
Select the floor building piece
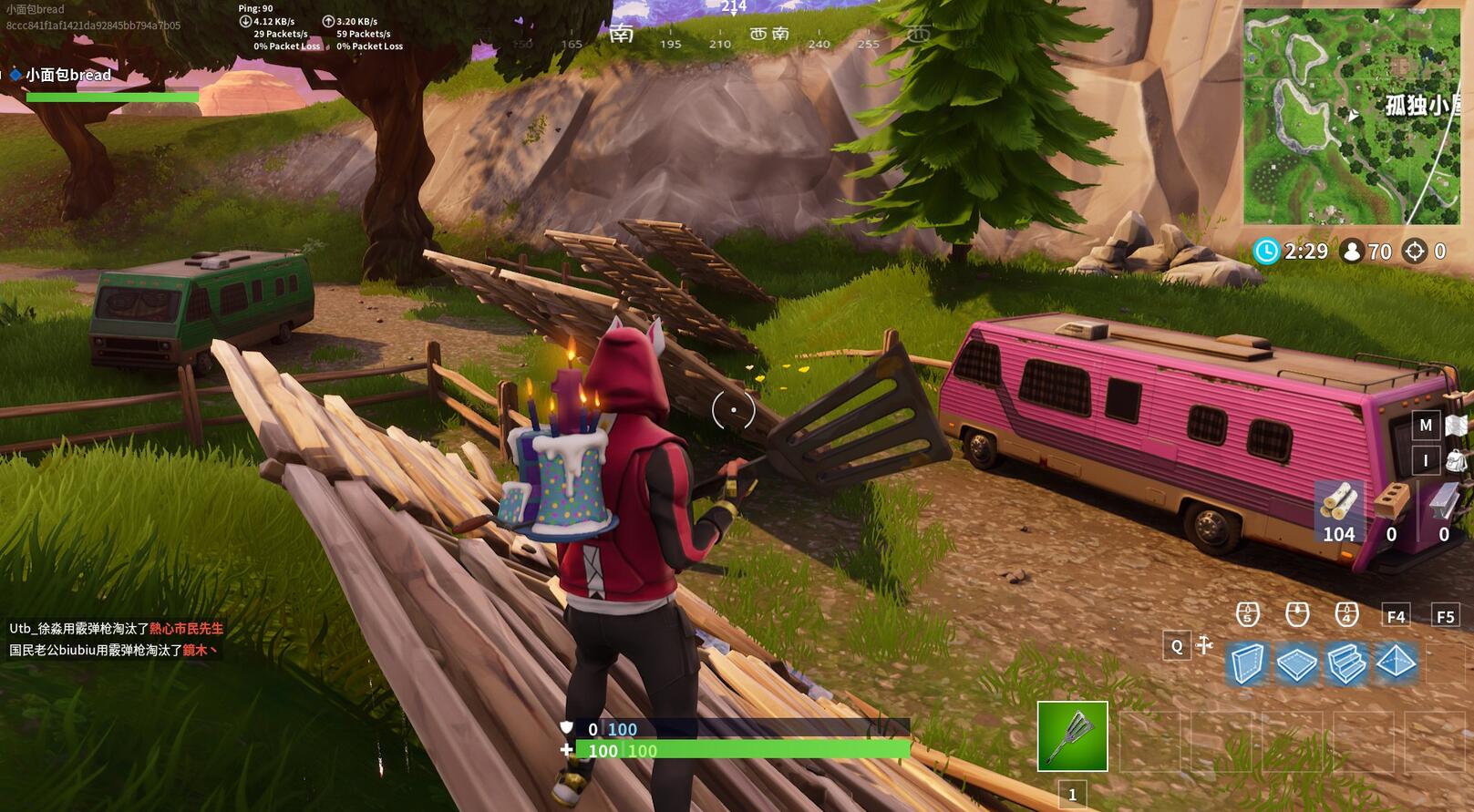1296,663
